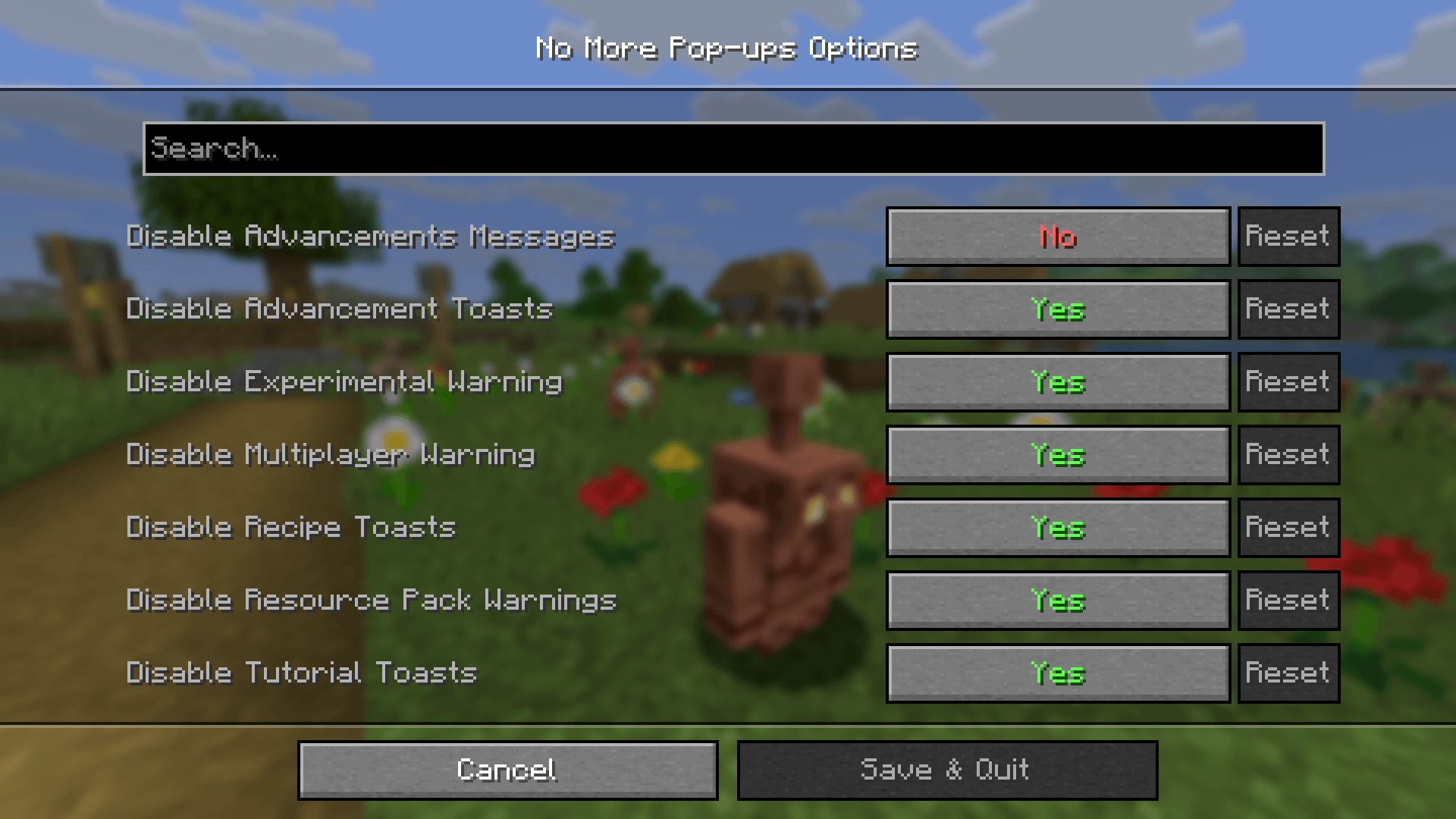This screenshot has width=1456, height=819.
Task: Reset Disable Recipe Toasts option
Action: [x=1288, y=528]
